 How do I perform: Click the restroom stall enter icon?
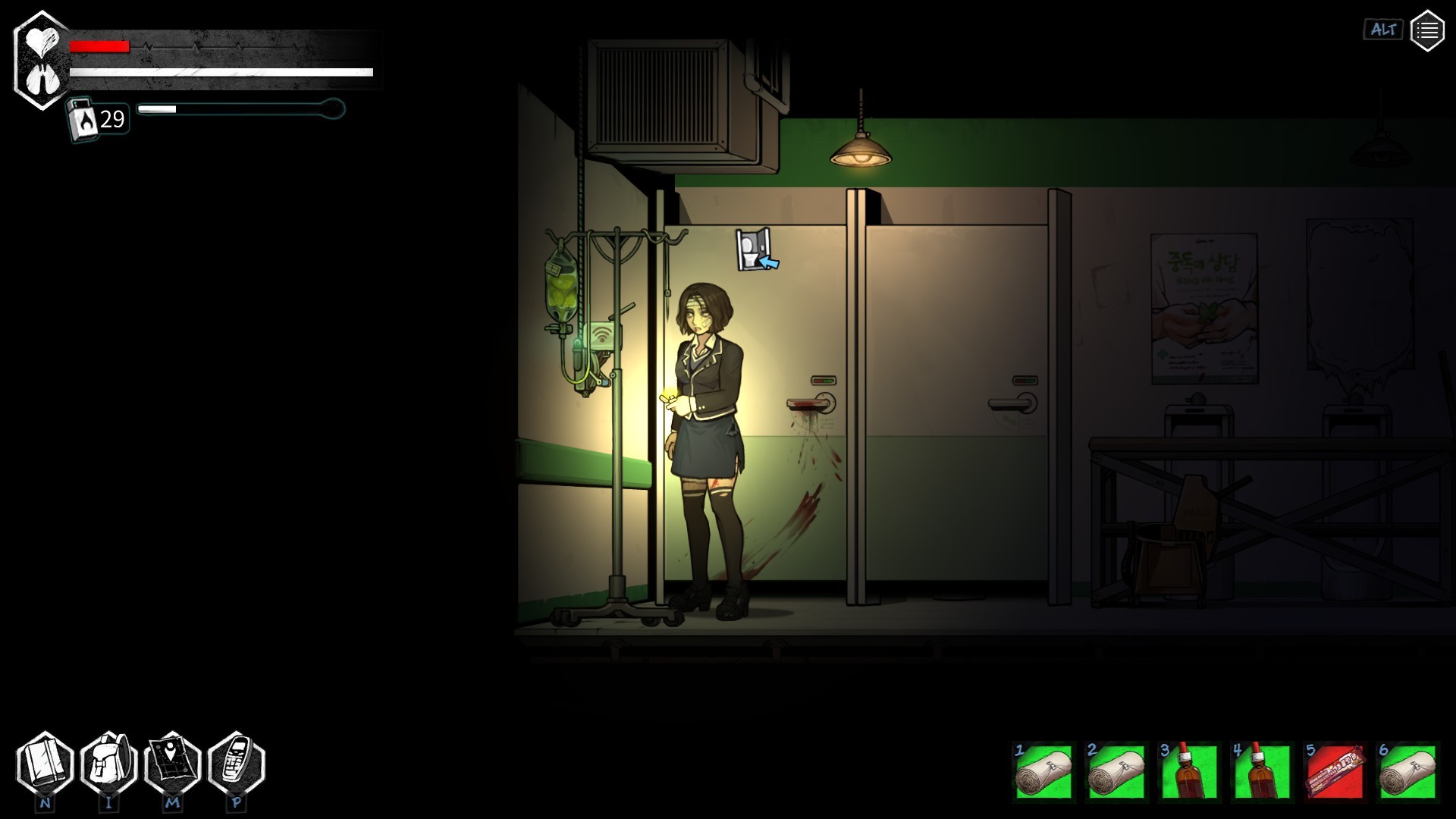756,249
